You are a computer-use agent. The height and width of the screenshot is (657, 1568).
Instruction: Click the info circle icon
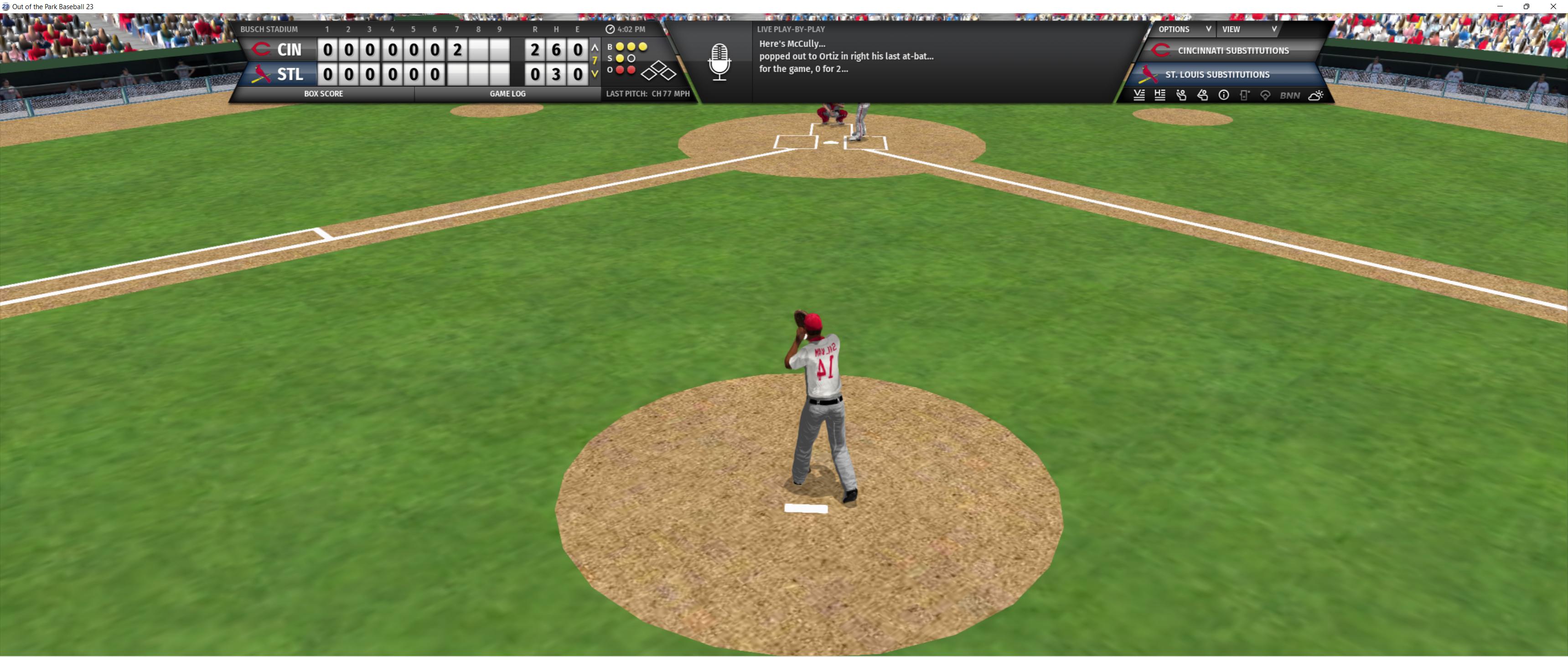(1223, 95)
